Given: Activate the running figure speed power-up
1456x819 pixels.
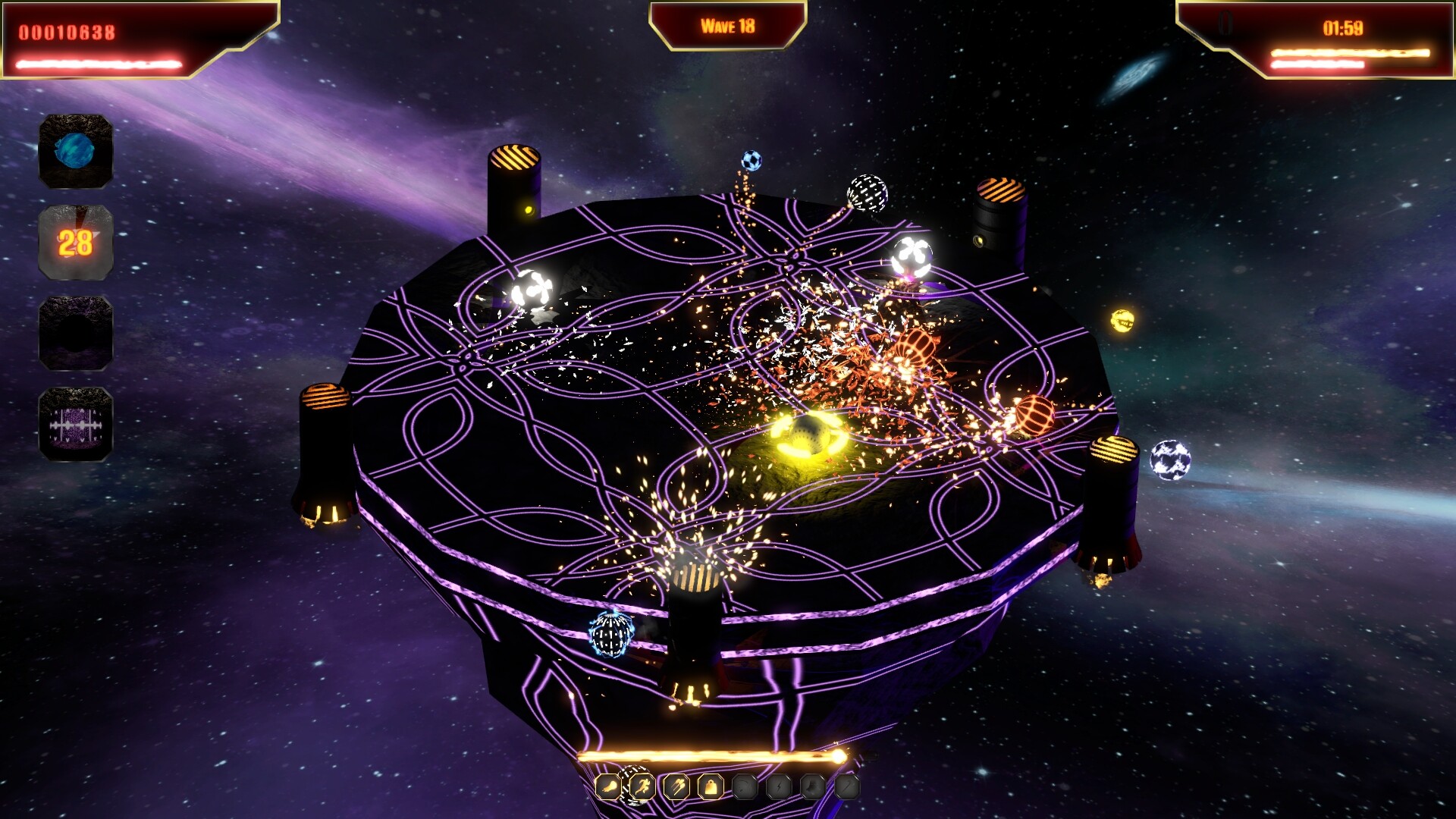Looking at the screenshot, I should (x=642, y=787).
